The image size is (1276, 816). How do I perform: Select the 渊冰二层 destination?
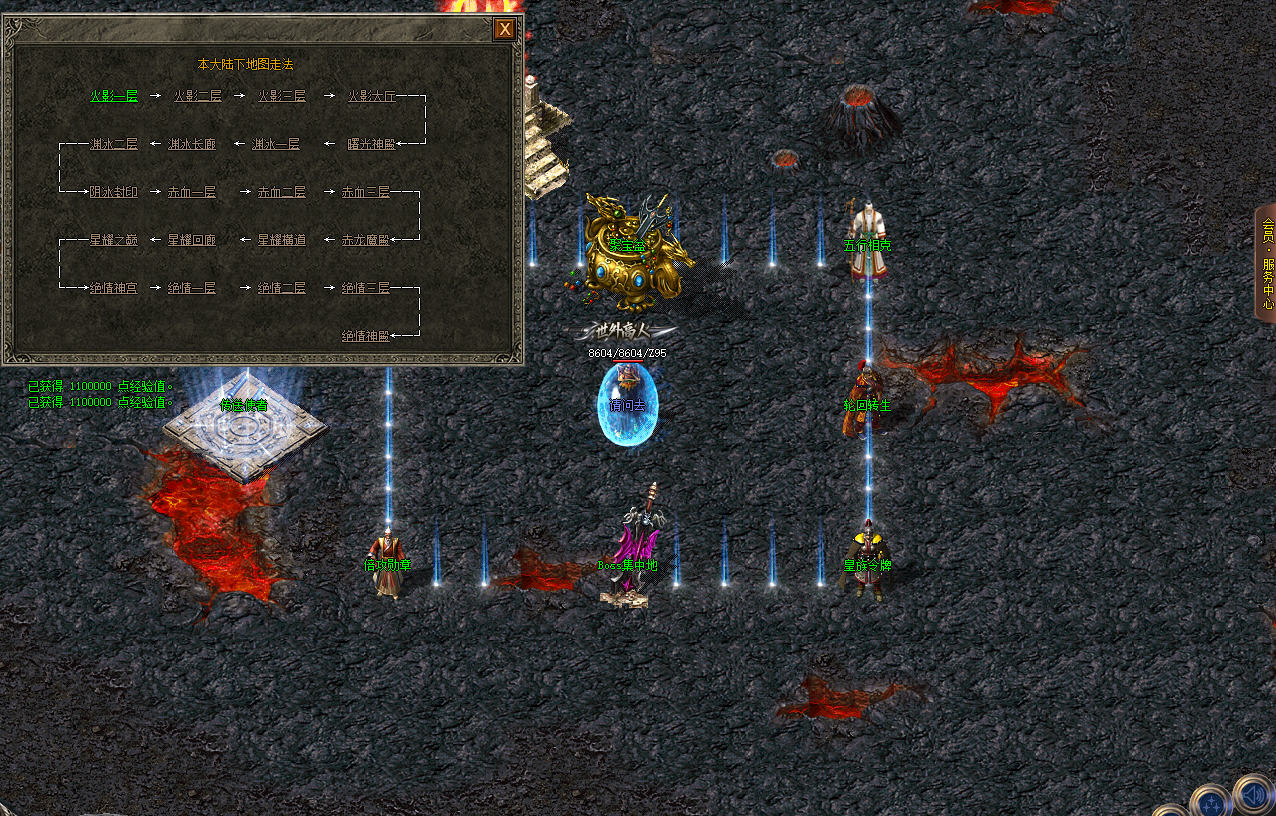(x=114, y=144)
